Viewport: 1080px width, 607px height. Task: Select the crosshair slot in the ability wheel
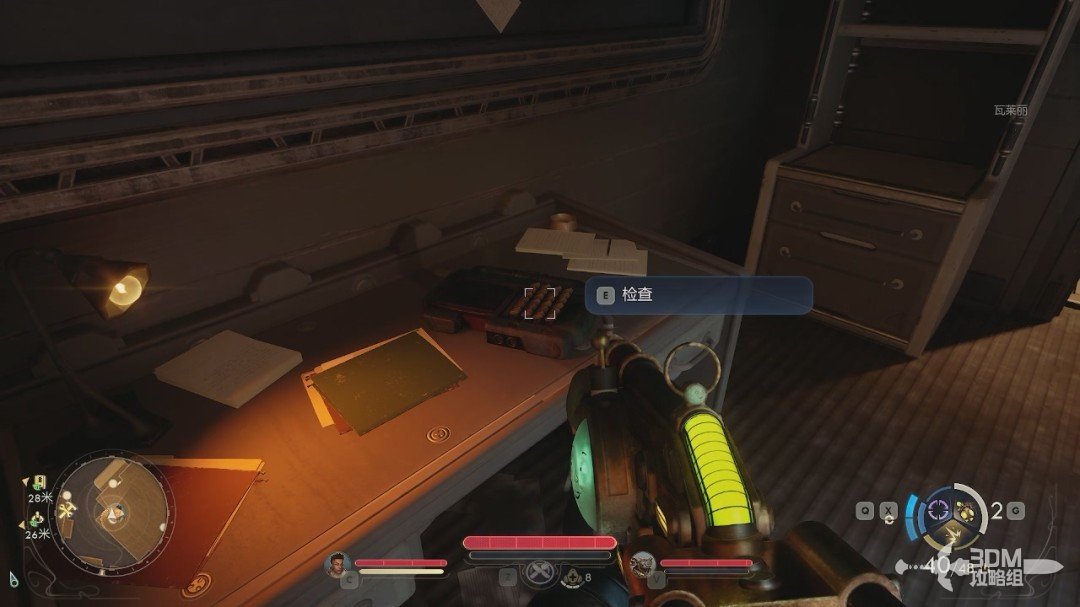coord(939,510)
